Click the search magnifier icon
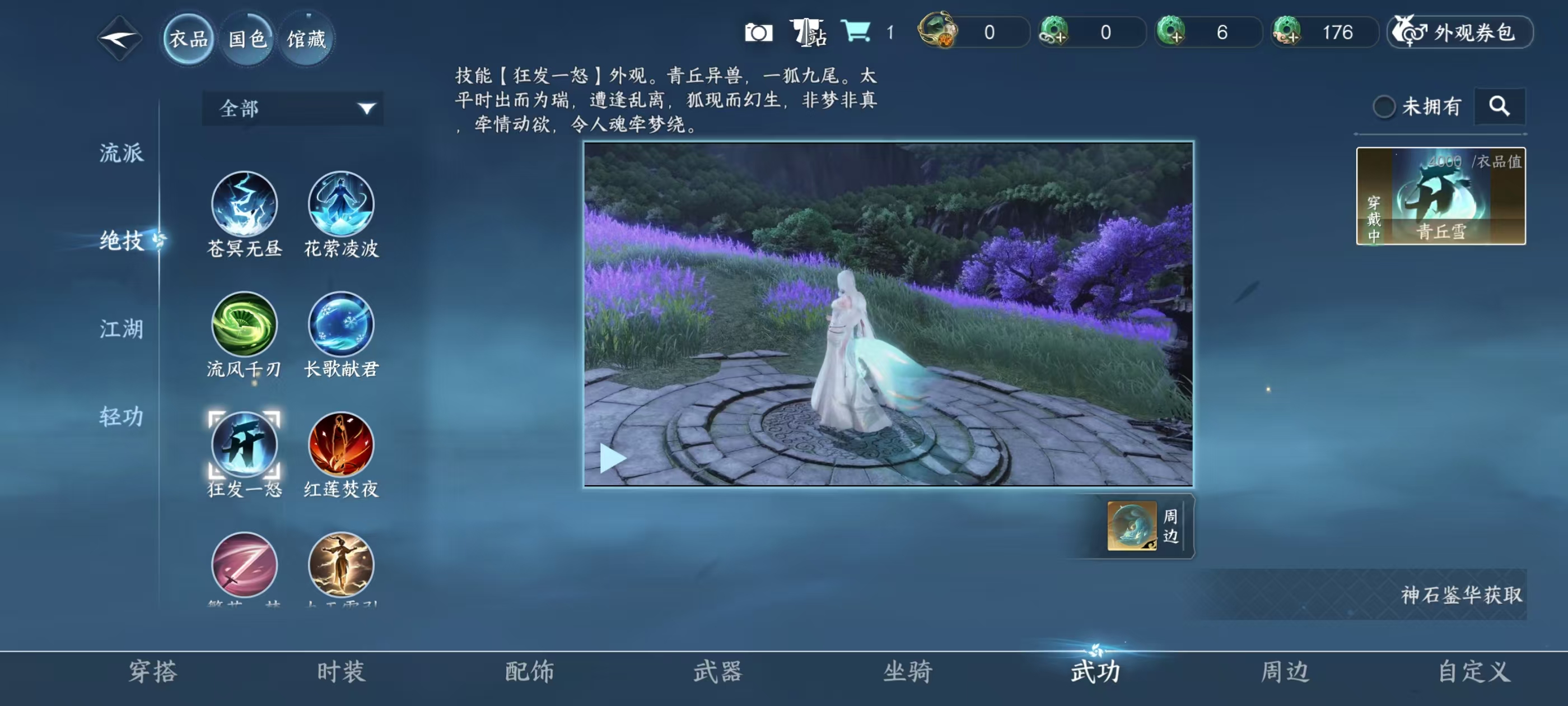The height and width of the screenshot is (706, 1568). coord(1500,106)
